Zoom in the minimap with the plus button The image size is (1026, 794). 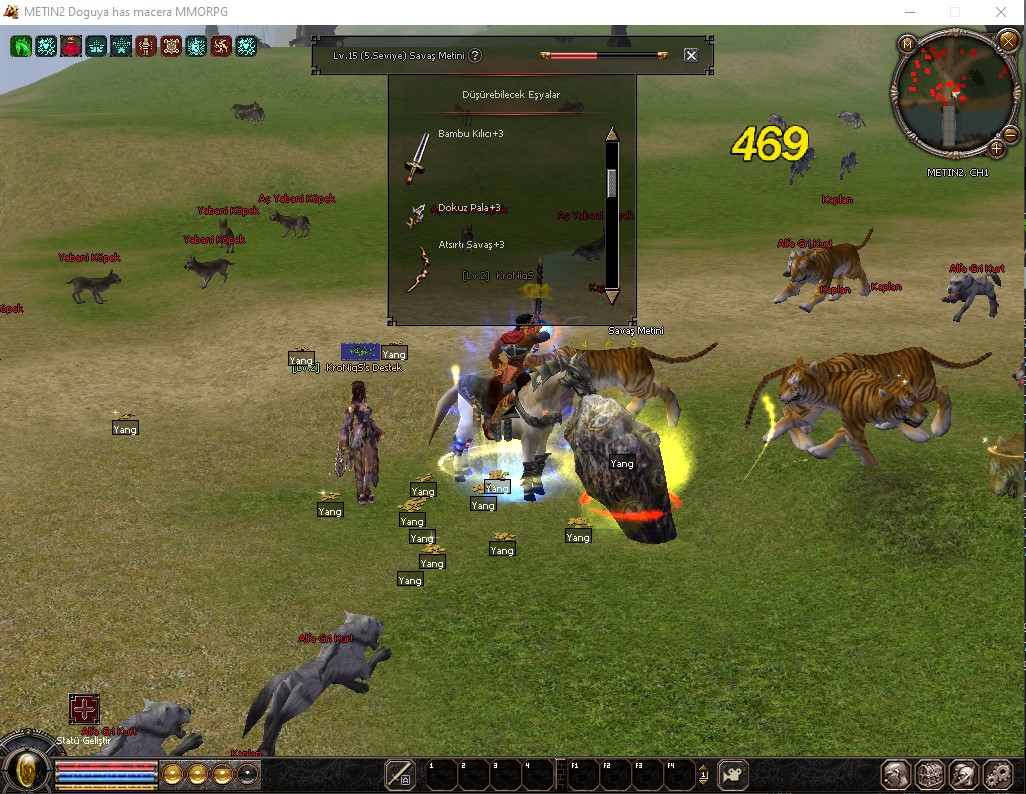997,148
